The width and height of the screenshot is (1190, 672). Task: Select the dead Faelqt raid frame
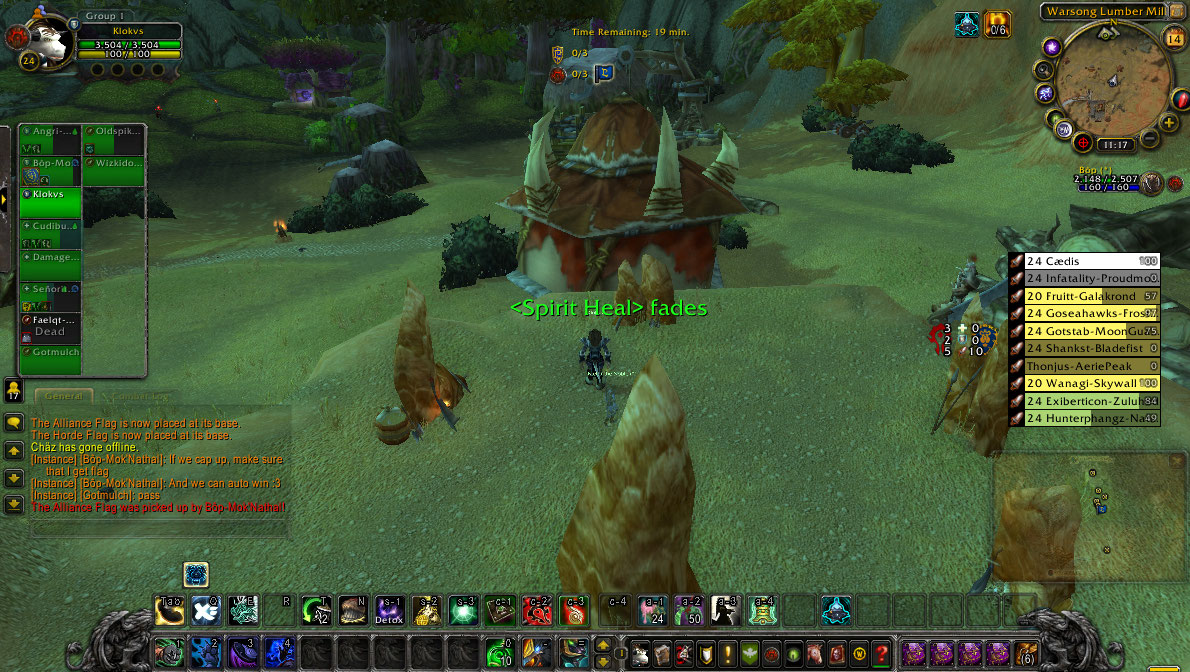pyautogui.click(x=51, y=326)
